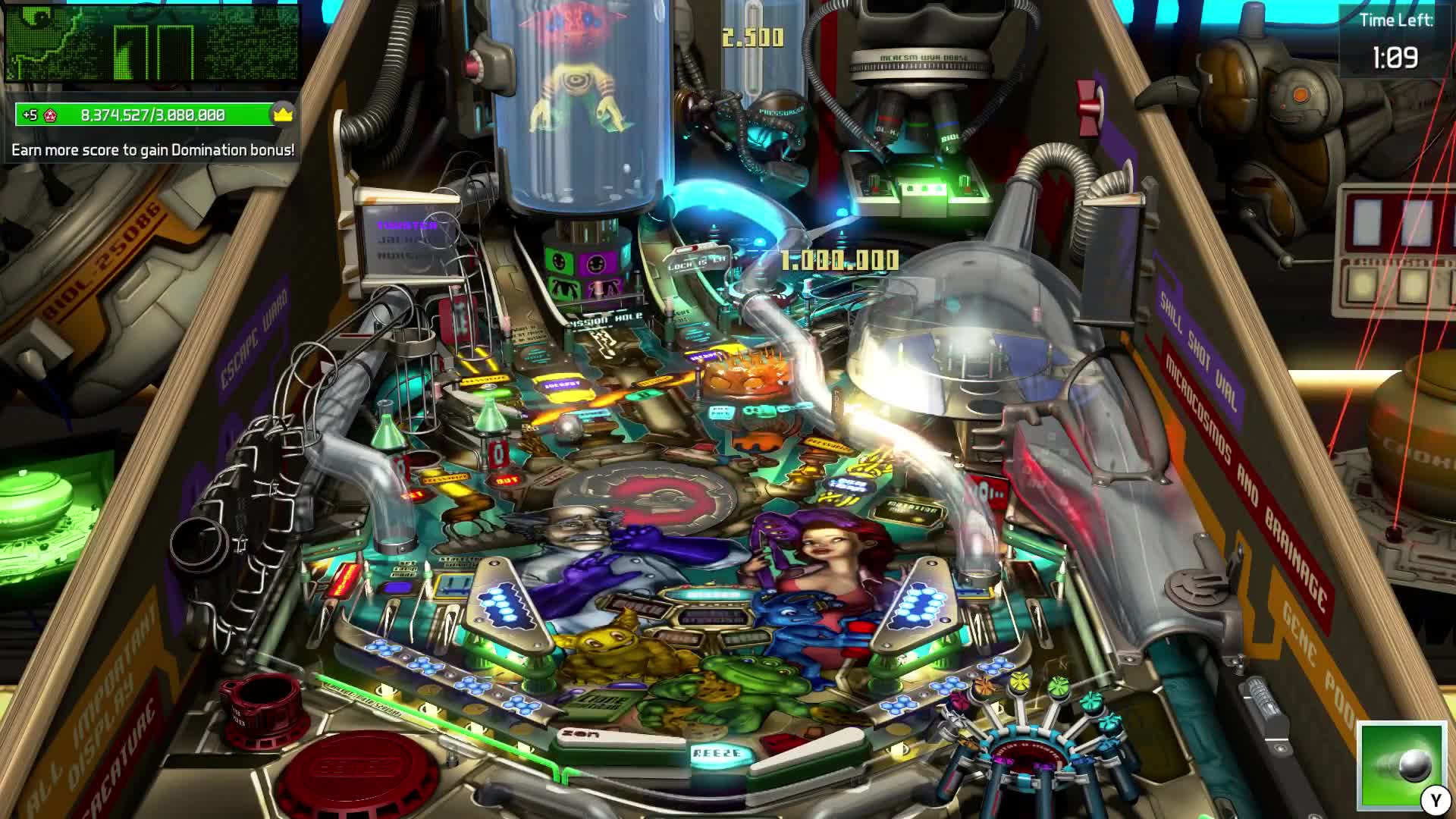Image resolution: width=1456 pixels, height=819 pixels.
Task: Toggle the red valve wheel near the microscope
Action: [1087, 108]
